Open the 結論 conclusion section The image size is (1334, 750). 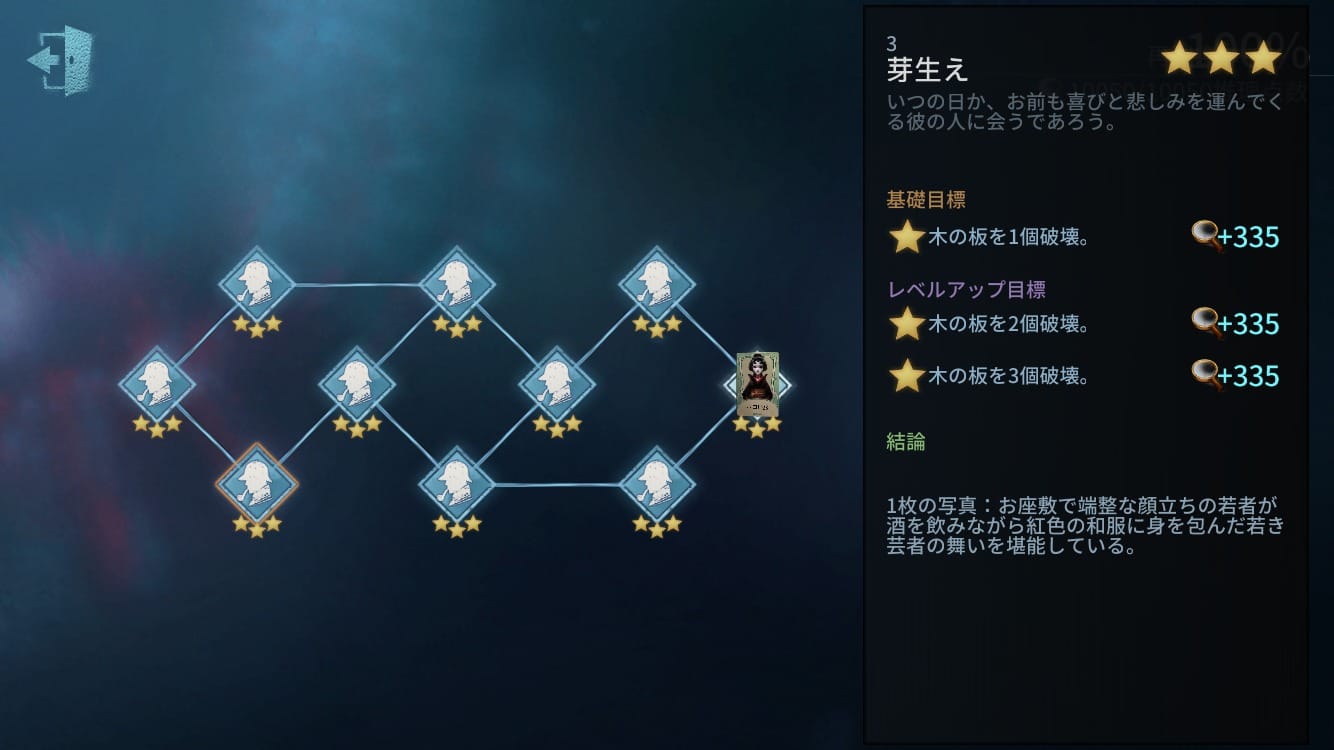pyautogui.click(x=906, y=441)
